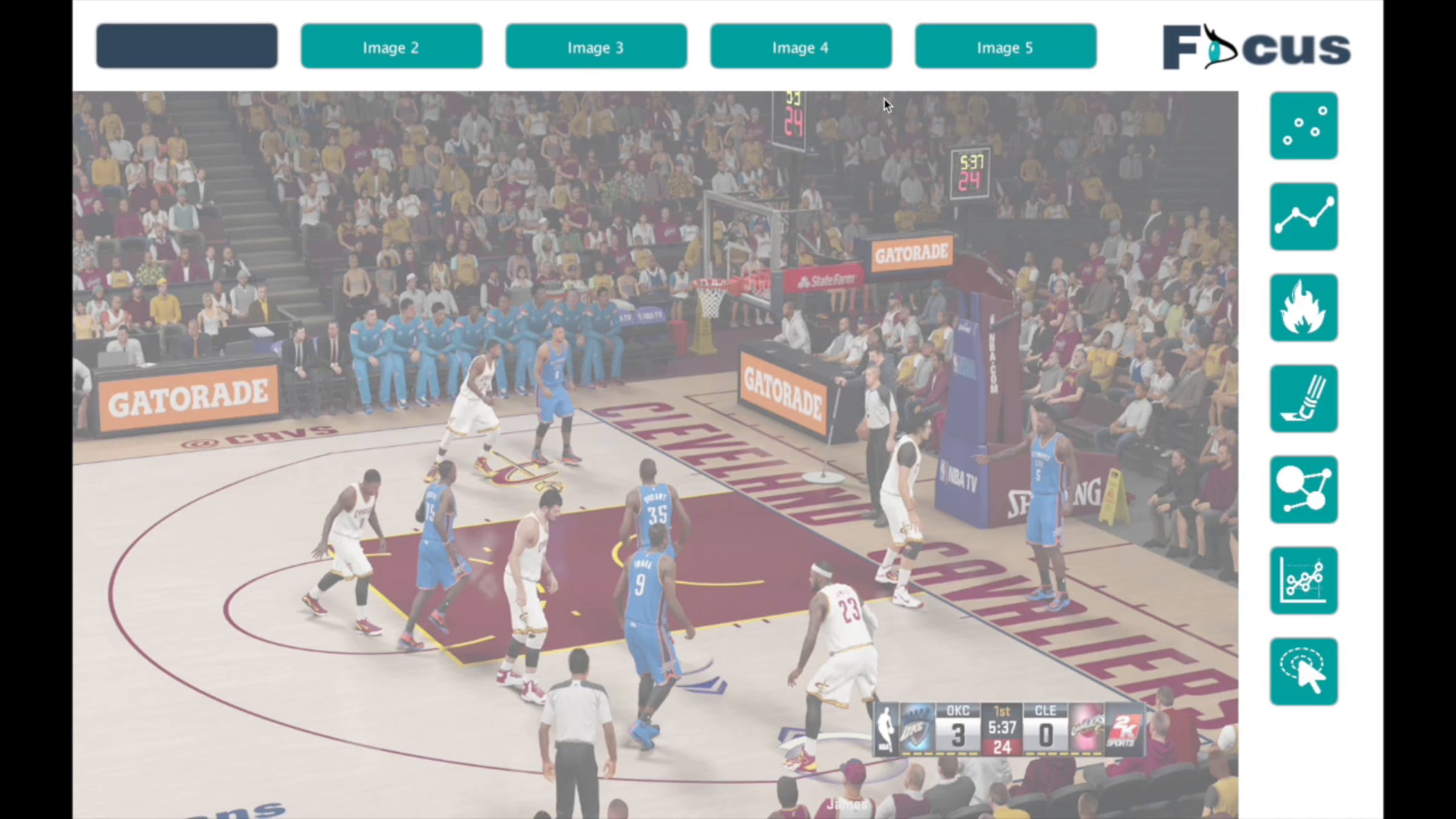Select the connected line path tool

[1304, 217]
